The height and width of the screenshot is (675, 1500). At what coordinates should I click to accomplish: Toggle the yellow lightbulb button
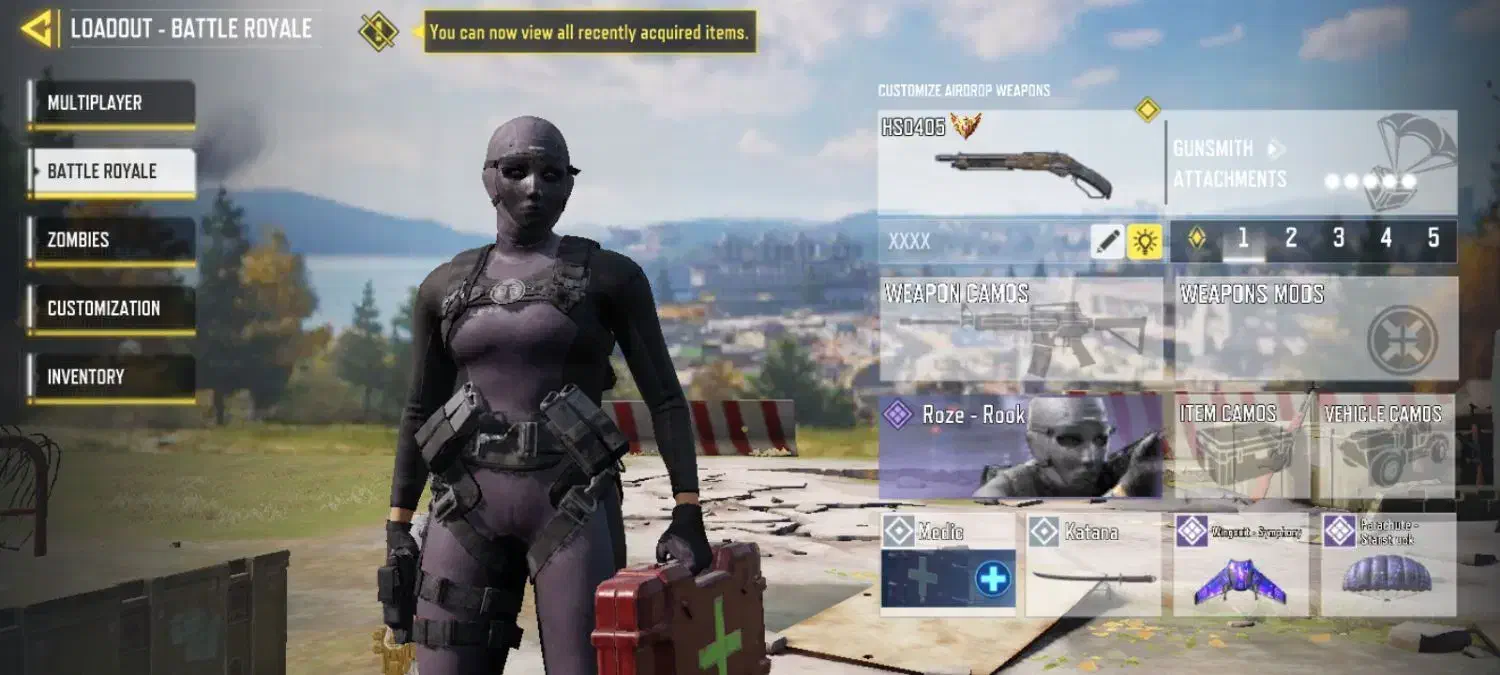point(1144,241)
